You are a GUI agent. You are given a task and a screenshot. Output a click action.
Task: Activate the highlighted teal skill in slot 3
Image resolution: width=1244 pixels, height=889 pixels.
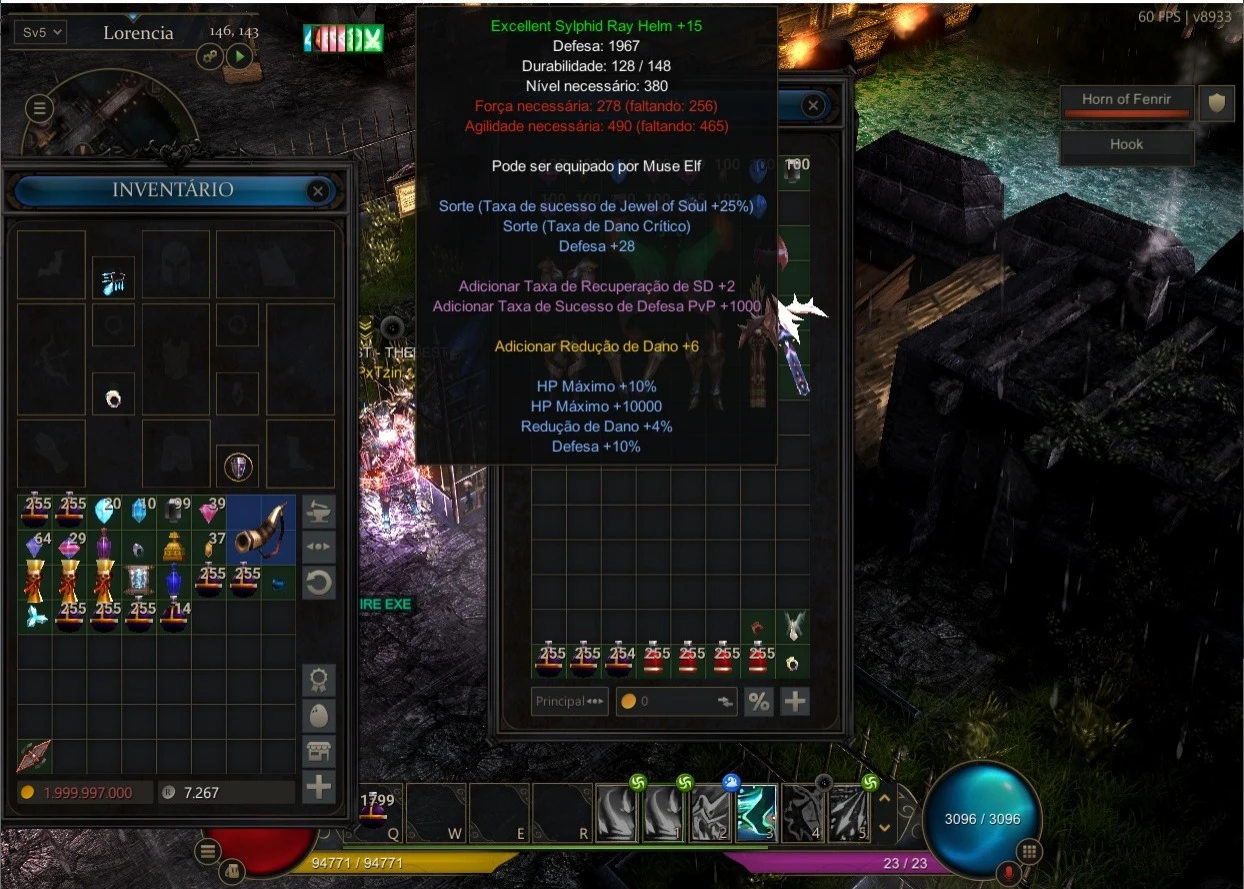(757, 813)
